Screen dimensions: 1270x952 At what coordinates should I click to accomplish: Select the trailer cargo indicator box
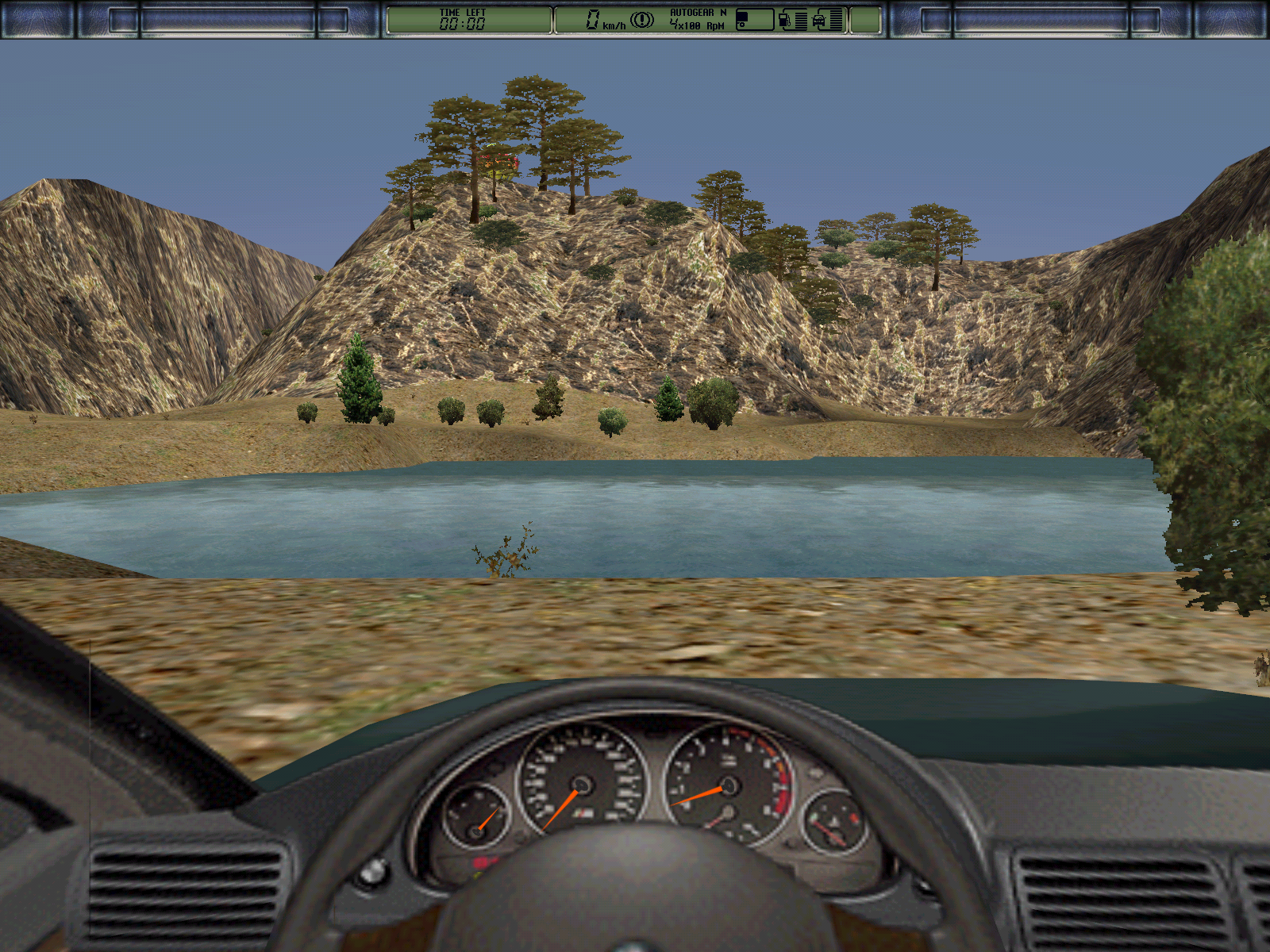click(x=754, y=20)
